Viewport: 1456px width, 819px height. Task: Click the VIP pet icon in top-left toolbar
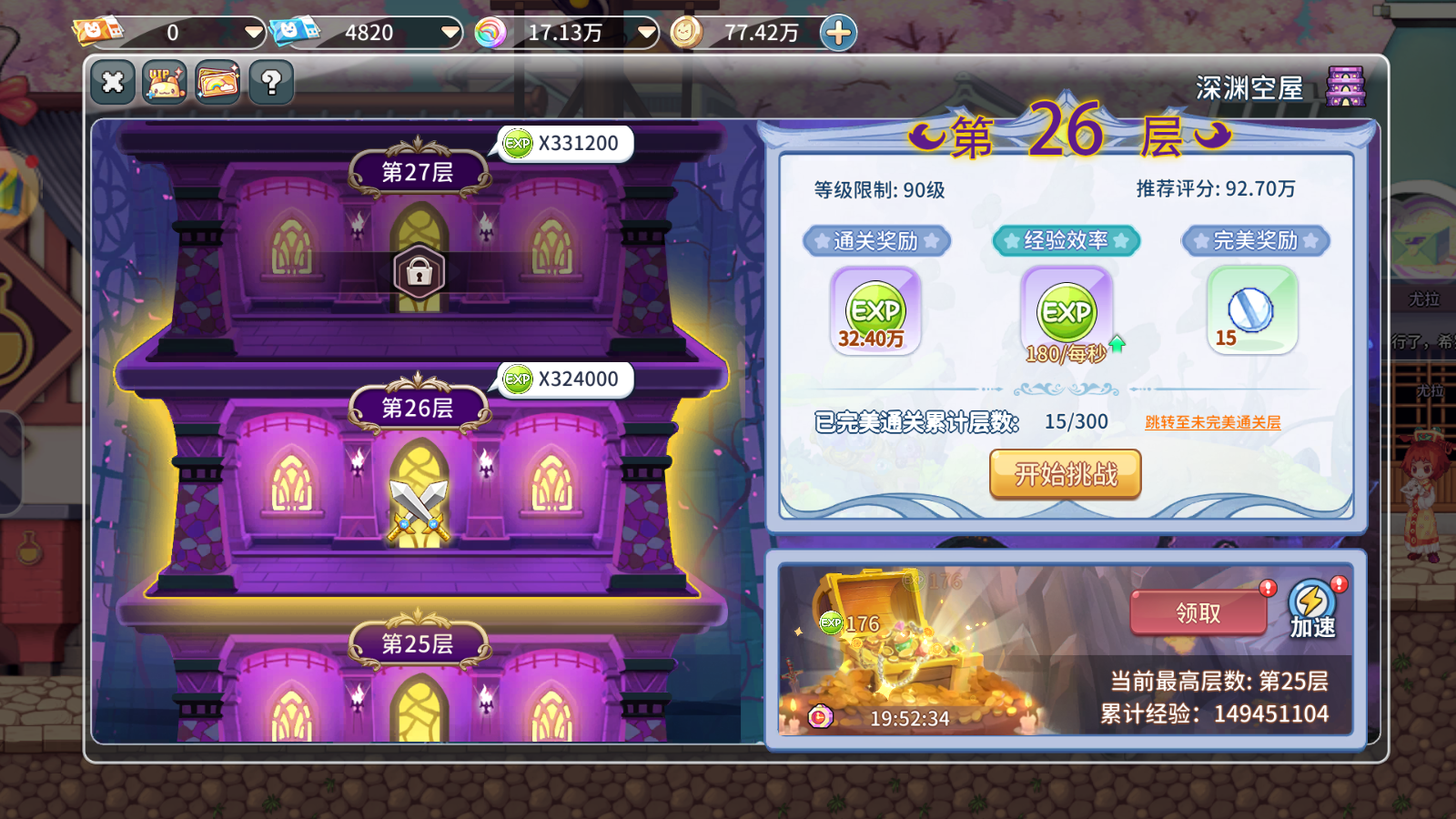click(x=165, y=82)
